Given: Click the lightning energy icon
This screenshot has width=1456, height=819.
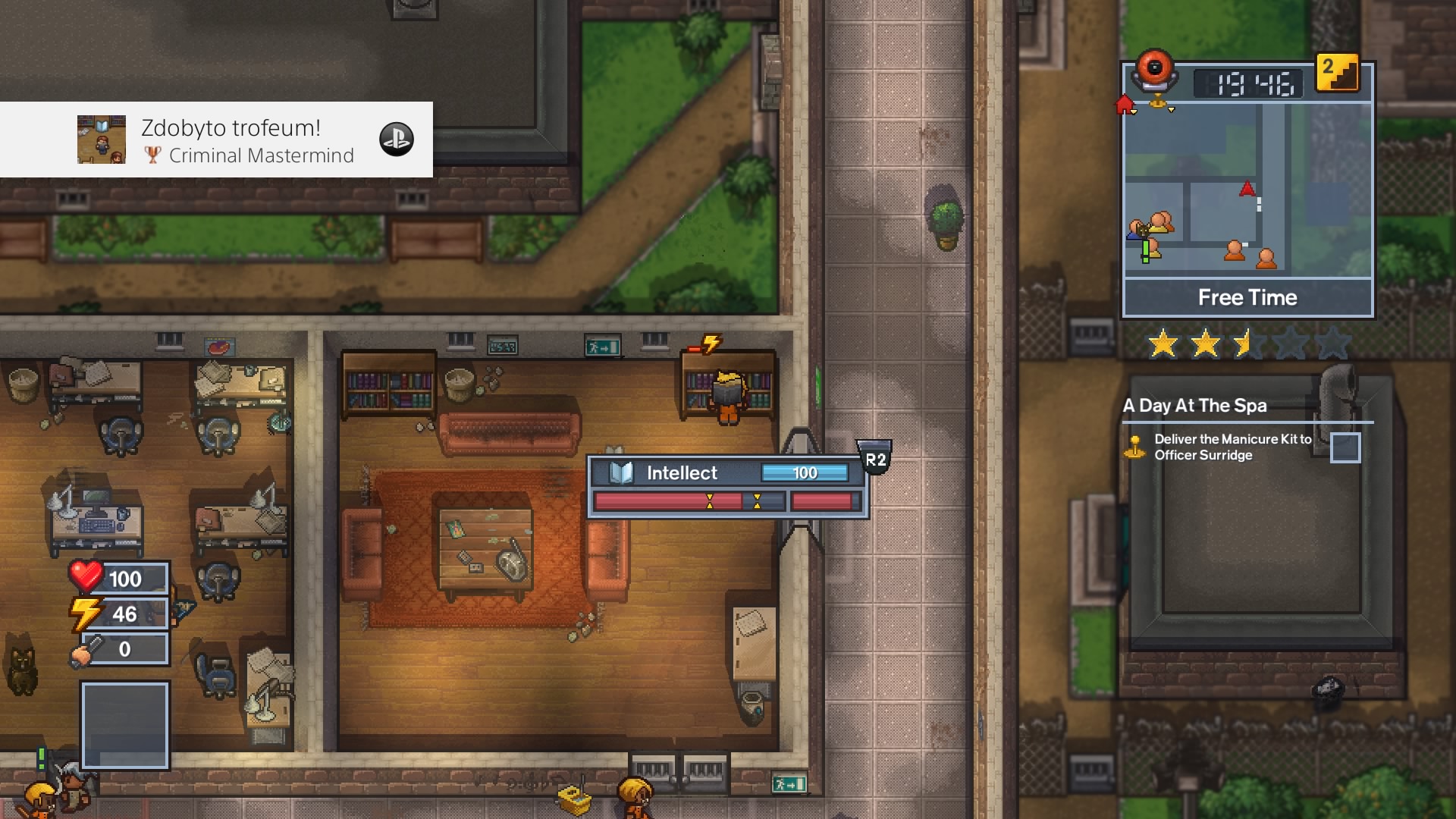Looking at the screenshot, I should [85, 613].
